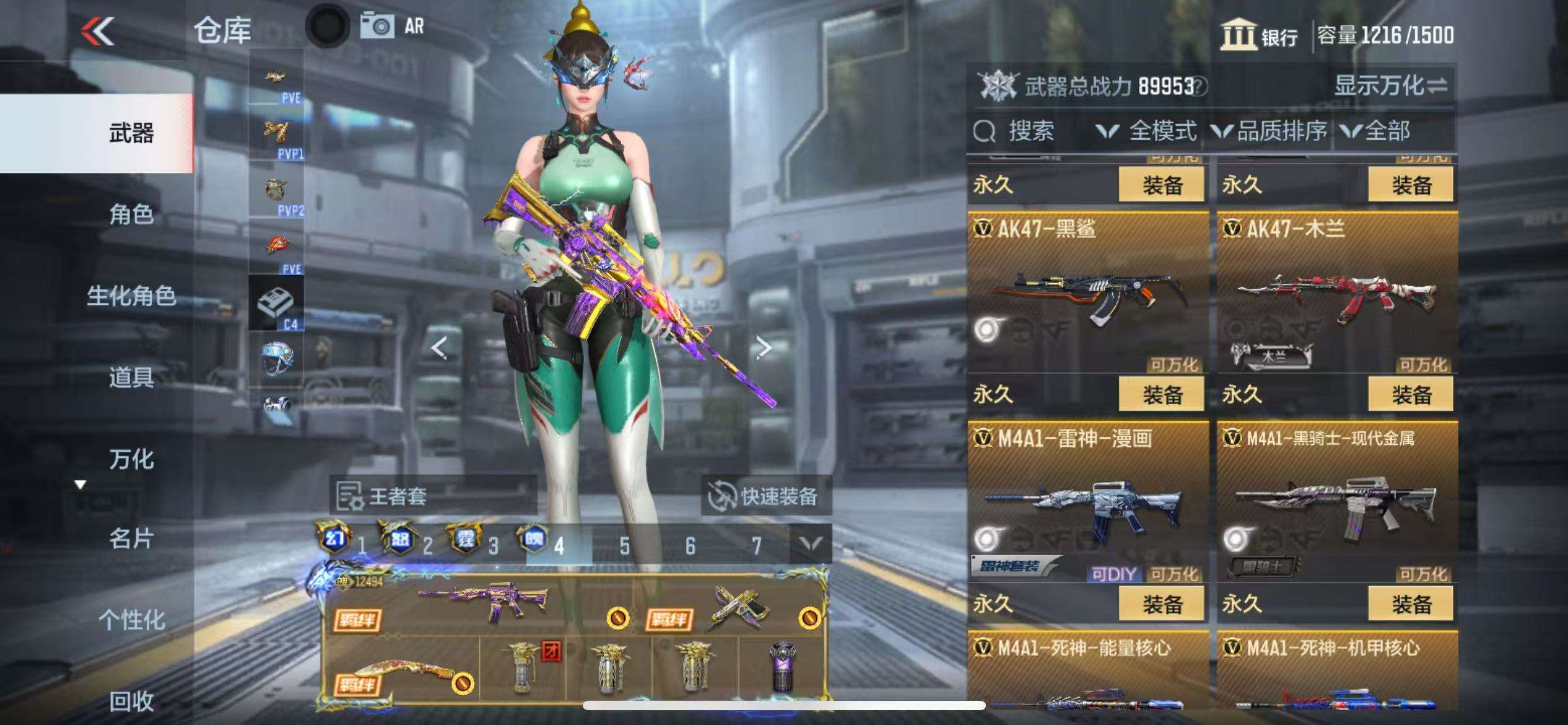Switch to the 角色 category tab
Image resolution: width=1568 pixels, height=725 pixels.
click(131, 214)
